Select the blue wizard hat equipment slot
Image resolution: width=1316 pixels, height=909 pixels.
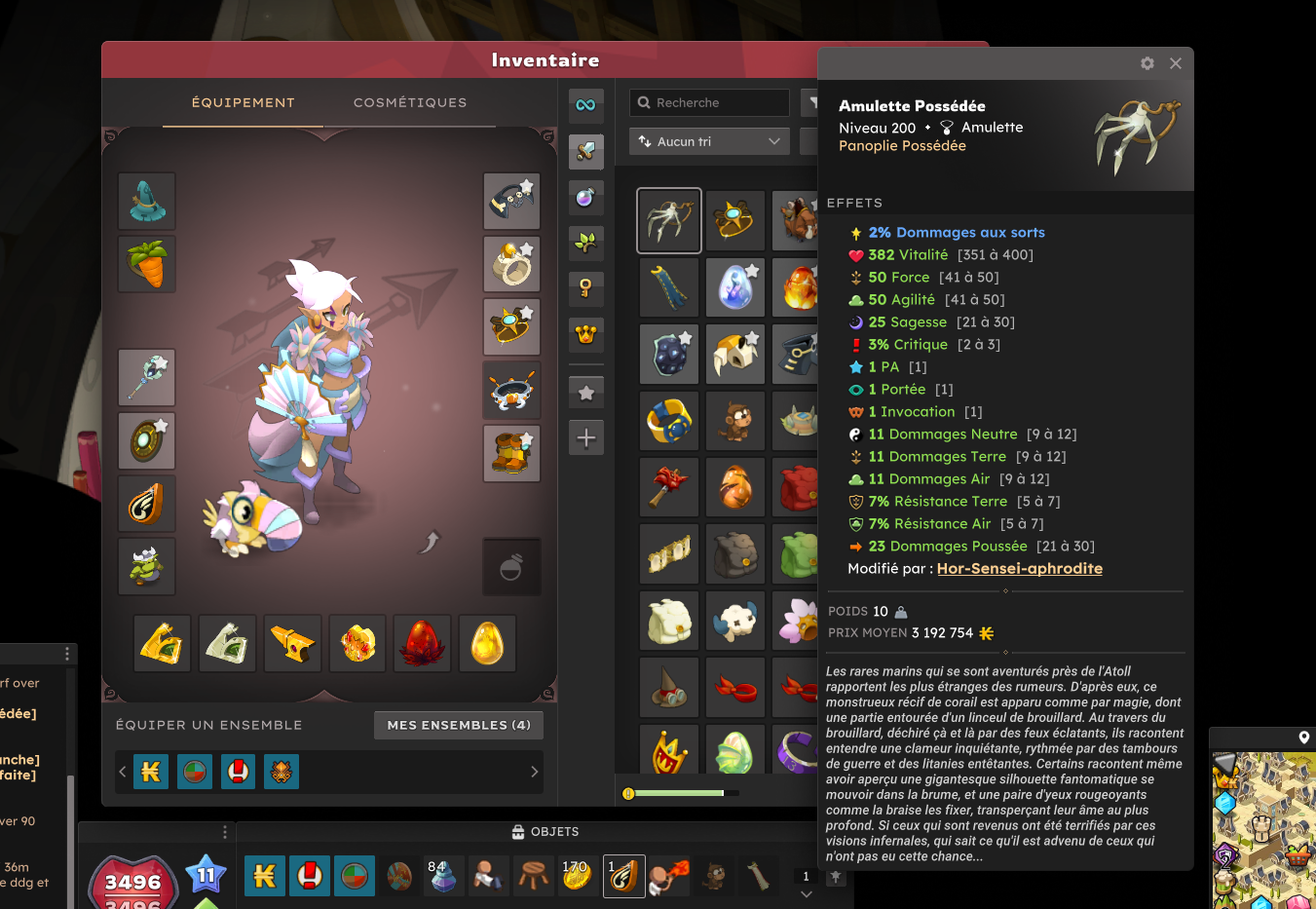(x=147, y=201)
